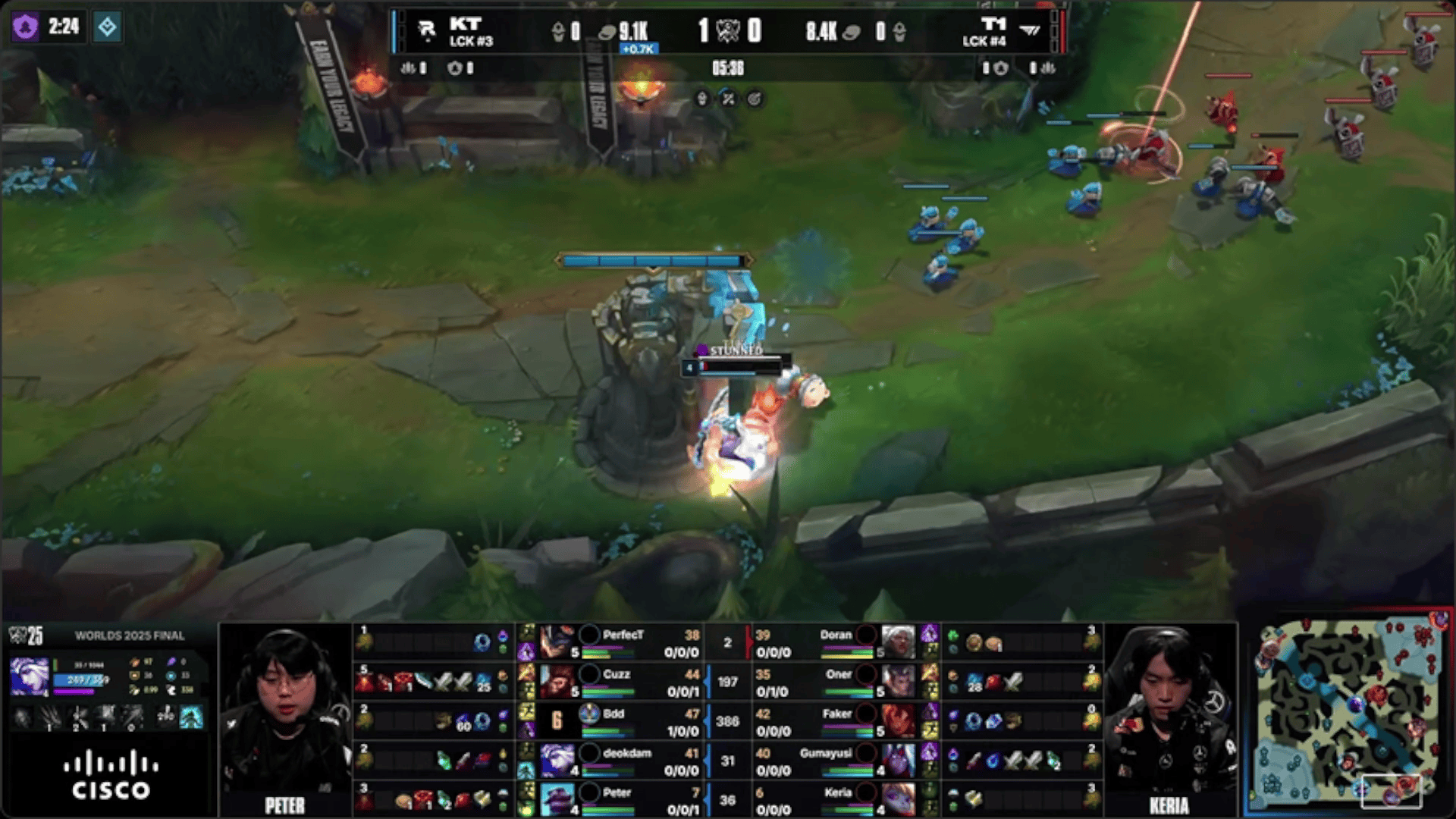The image size is (1456, 819).
Task: Select Oner's champion portrait
Action: point(898,681)
